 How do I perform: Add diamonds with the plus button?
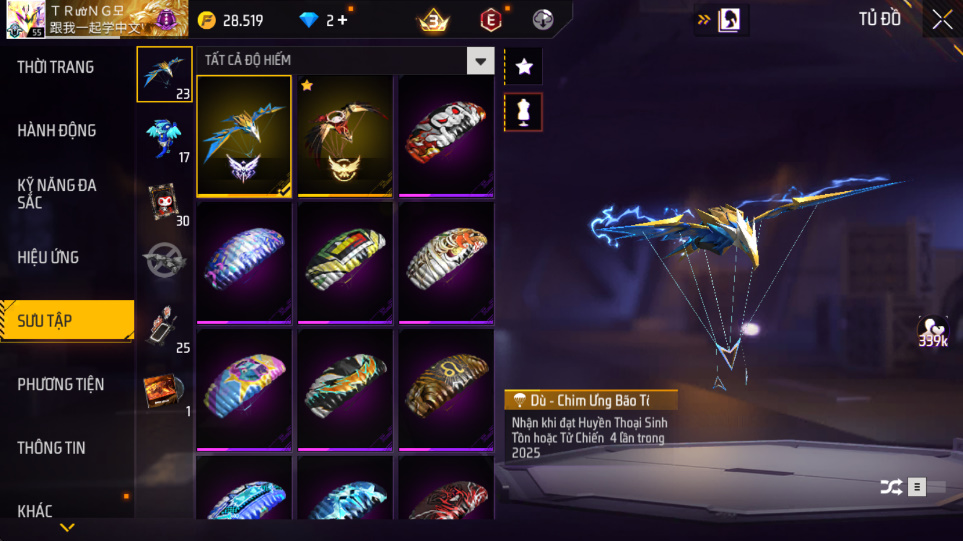(x=343, y=20)
